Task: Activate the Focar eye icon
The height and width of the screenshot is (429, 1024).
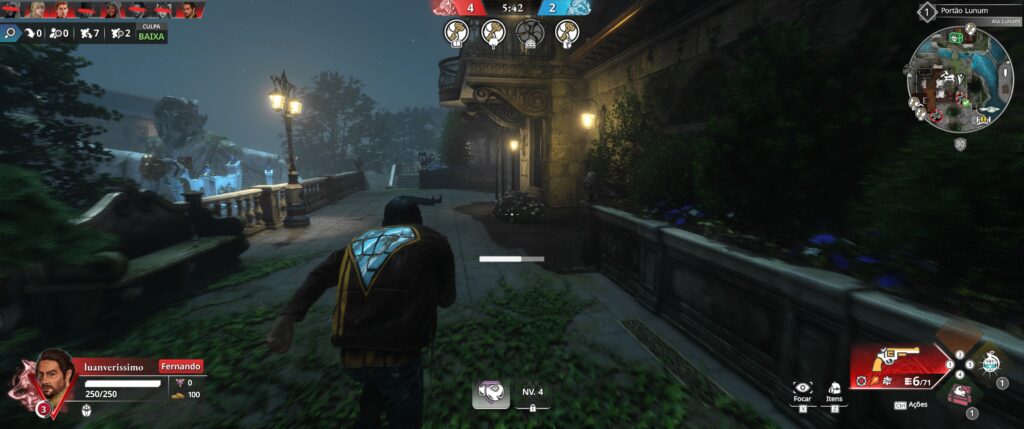Action: (802, 389)
